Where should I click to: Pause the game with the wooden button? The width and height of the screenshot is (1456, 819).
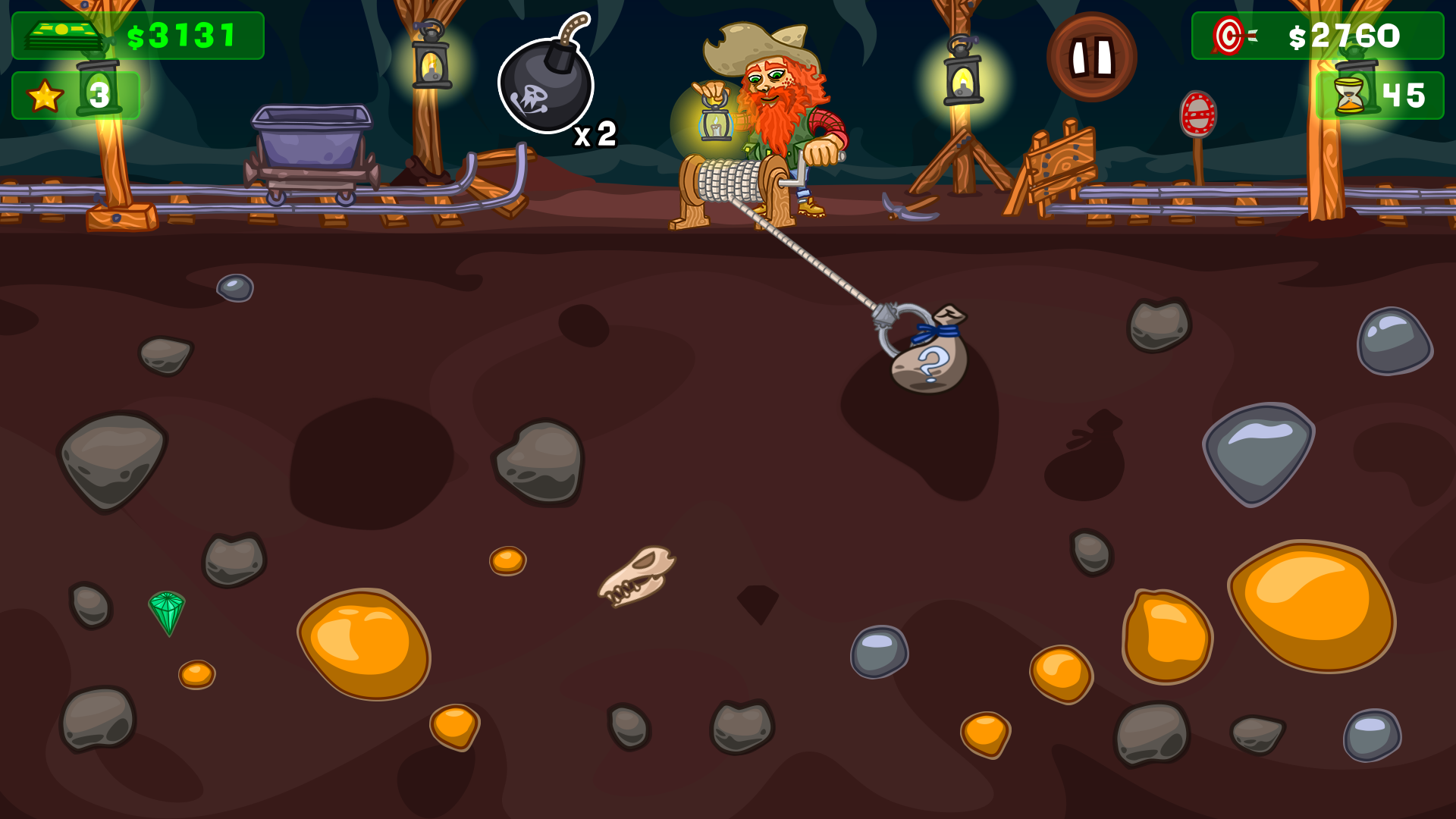pos(1091,57)
